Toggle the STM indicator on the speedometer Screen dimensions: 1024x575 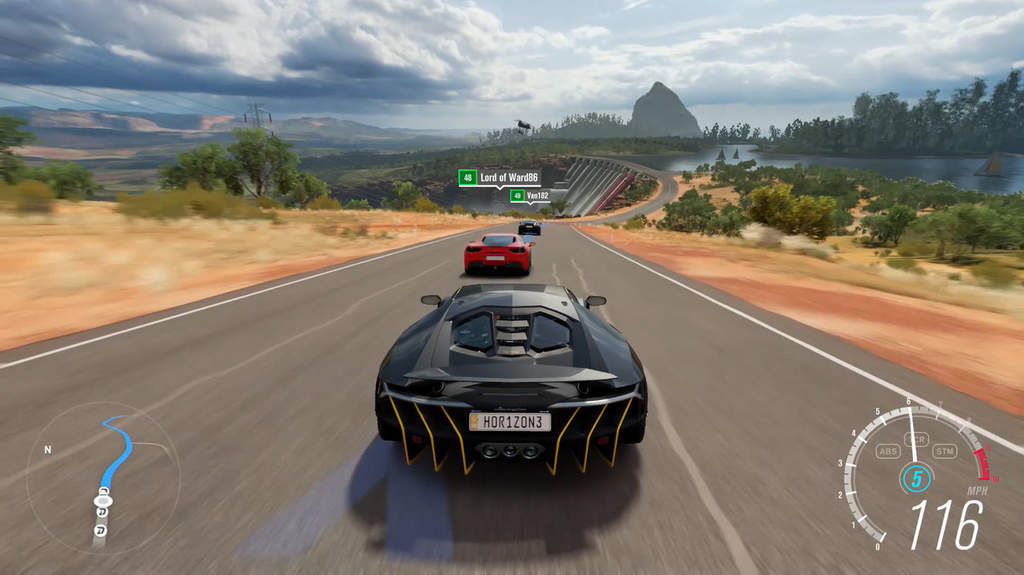(x=944, y=451)
